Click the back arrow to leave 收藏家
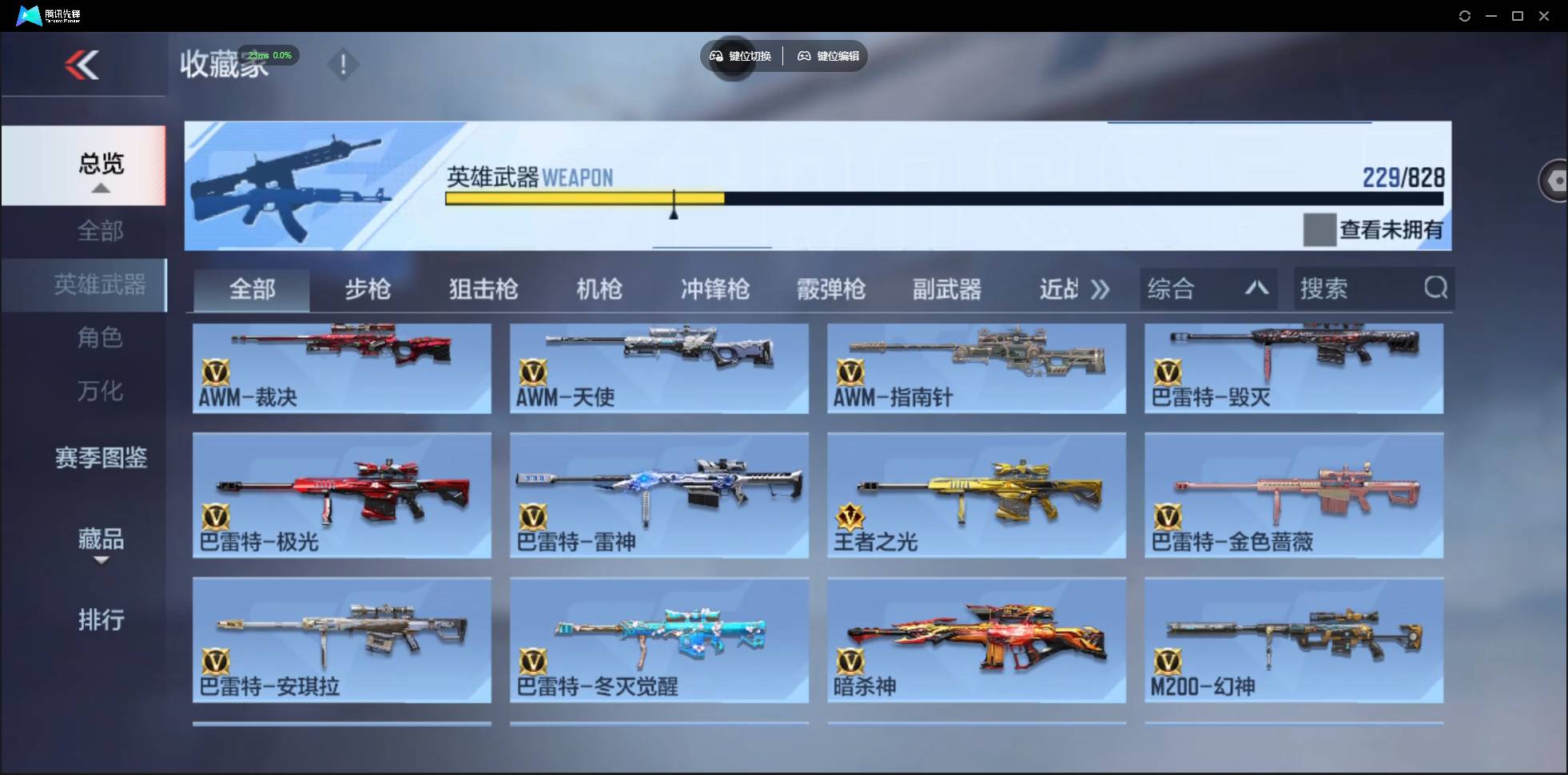 pos(83,64)
